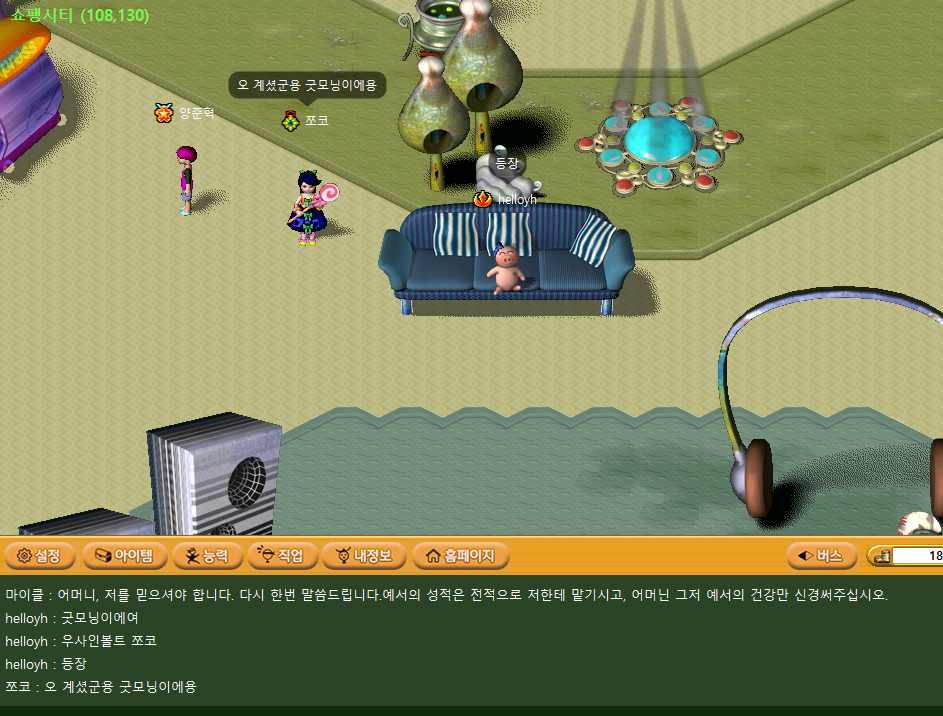The width and height of the screenshot is (943, 716).
Task: Open the 설정 settings menu
Action: tap(39, 555)
